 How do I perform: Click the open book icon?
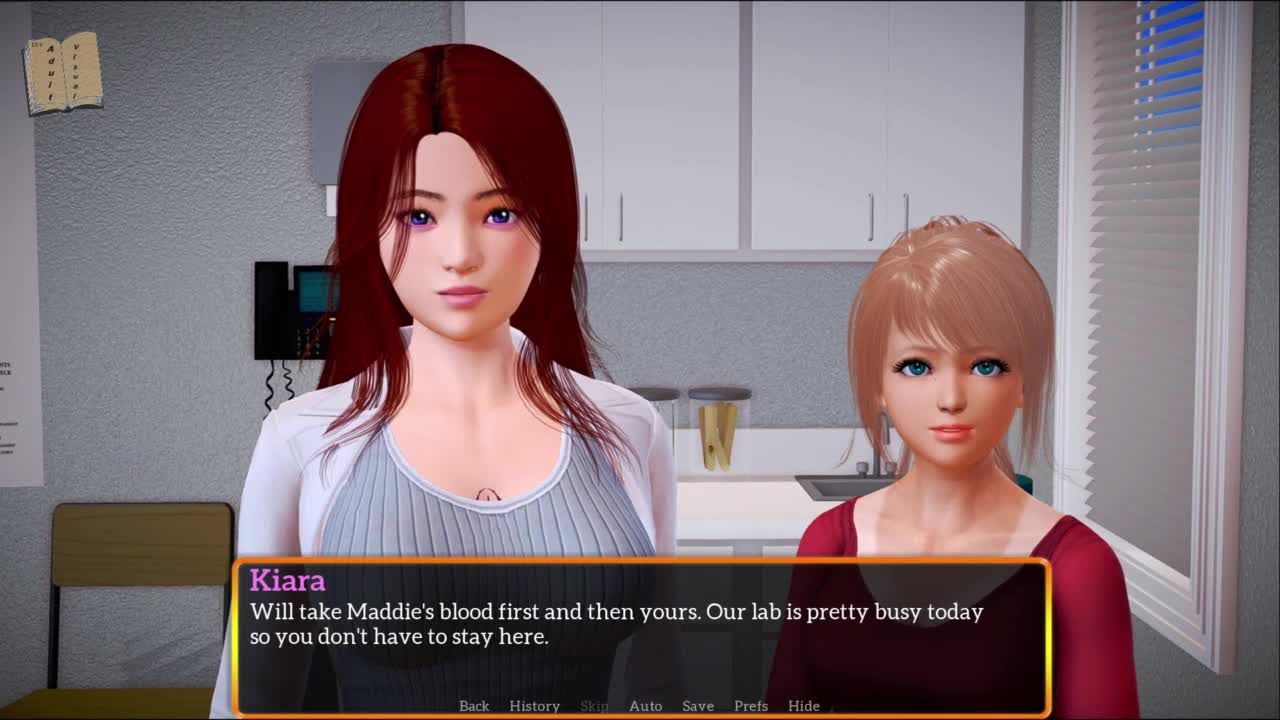pyautogui.click(x=63, y=73)
